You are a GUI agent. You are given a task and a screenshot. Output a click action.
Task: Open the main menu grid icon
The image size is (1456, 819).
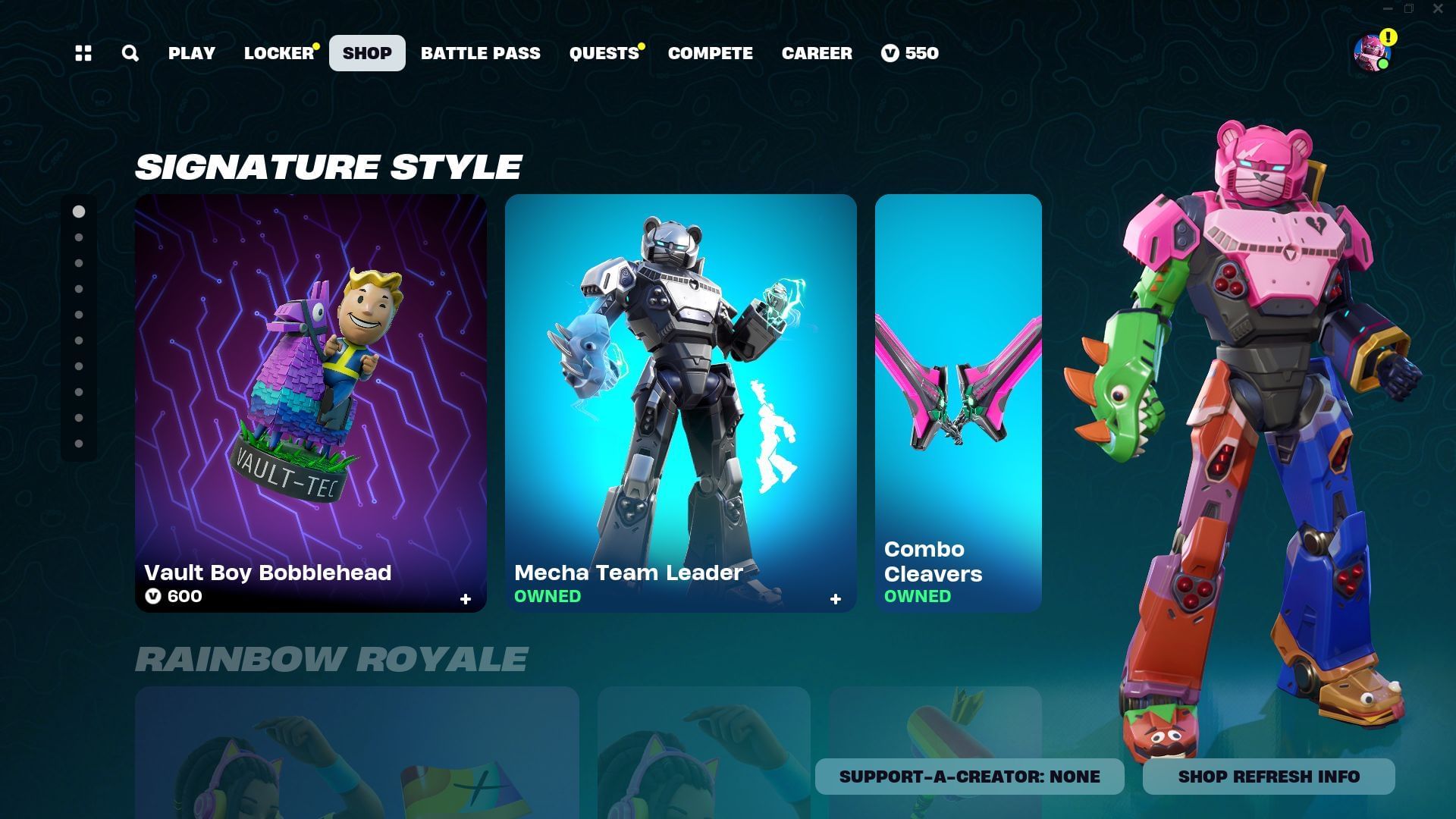point(83,53)
